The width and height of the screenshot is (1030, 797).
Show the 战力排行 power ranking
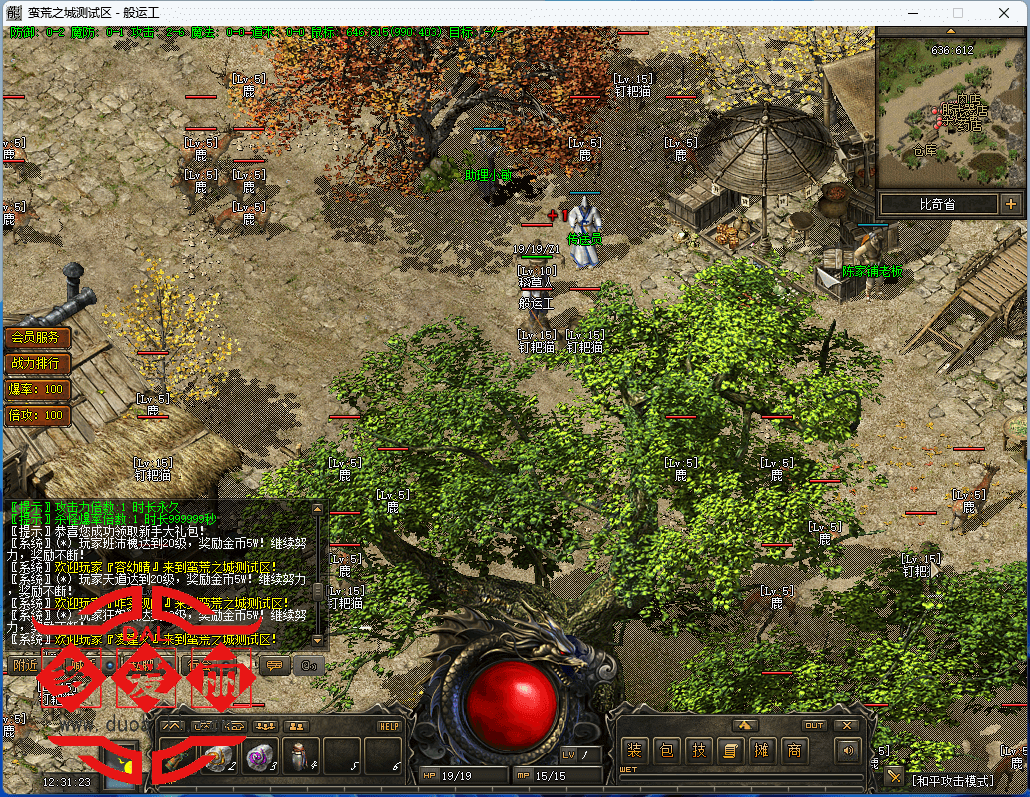coord(37,363)
